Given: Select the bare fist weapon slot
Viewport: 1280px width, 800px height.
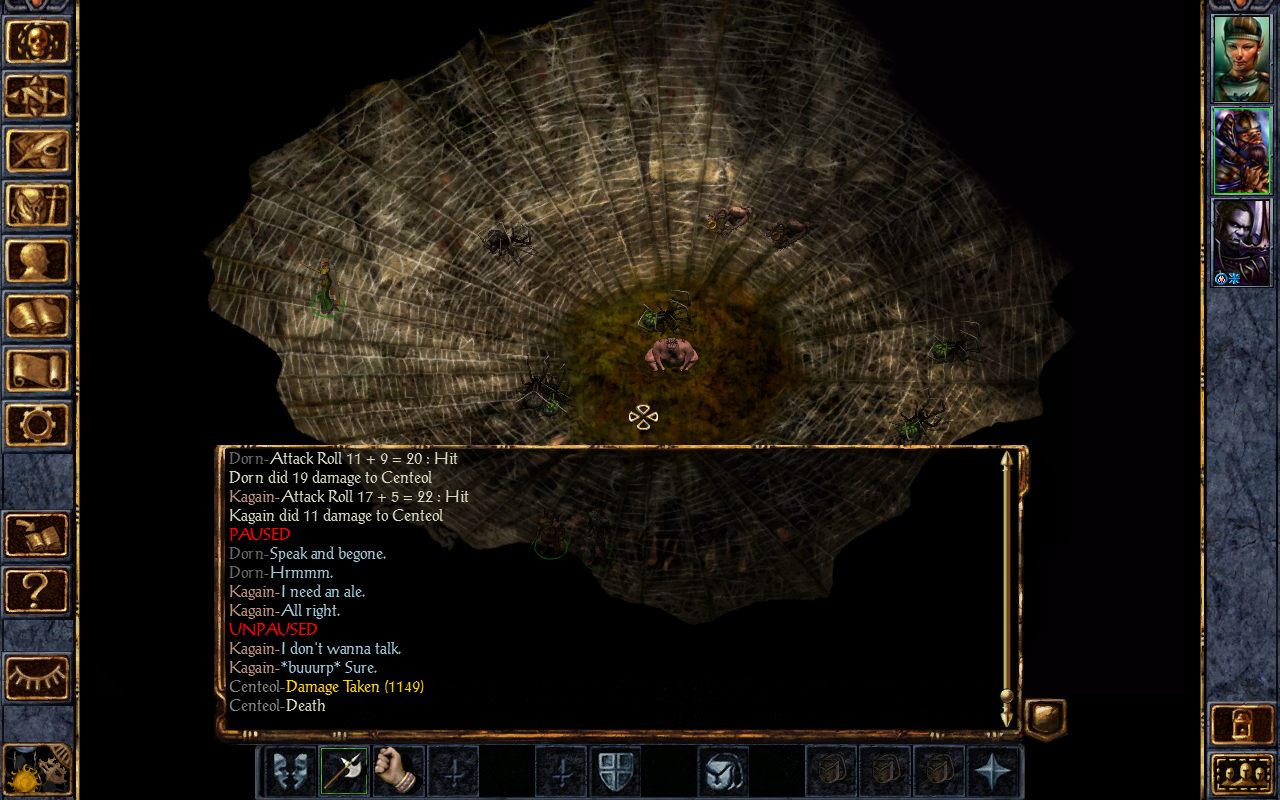Looking at the screenshot, I should (398, 772).
